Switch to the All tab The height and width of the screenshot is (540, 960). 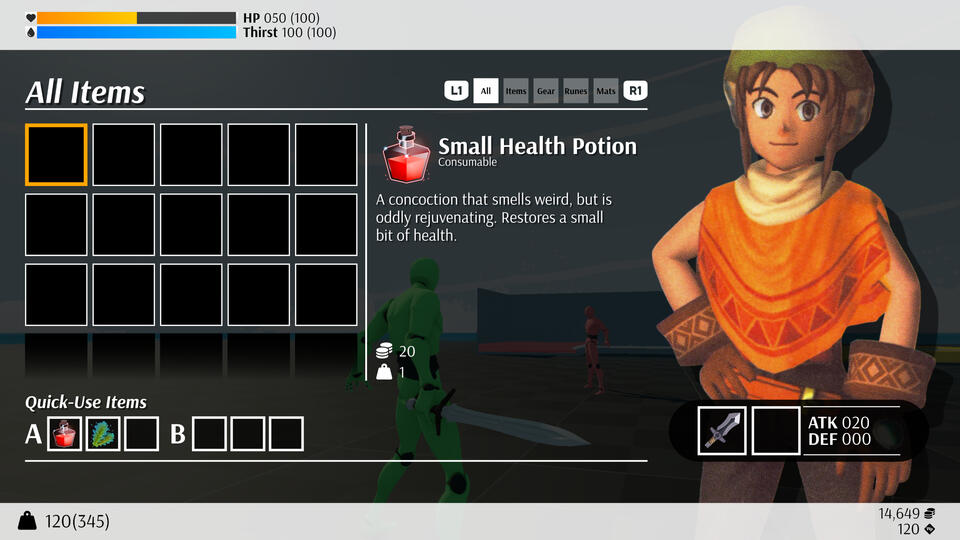(486, 91)
